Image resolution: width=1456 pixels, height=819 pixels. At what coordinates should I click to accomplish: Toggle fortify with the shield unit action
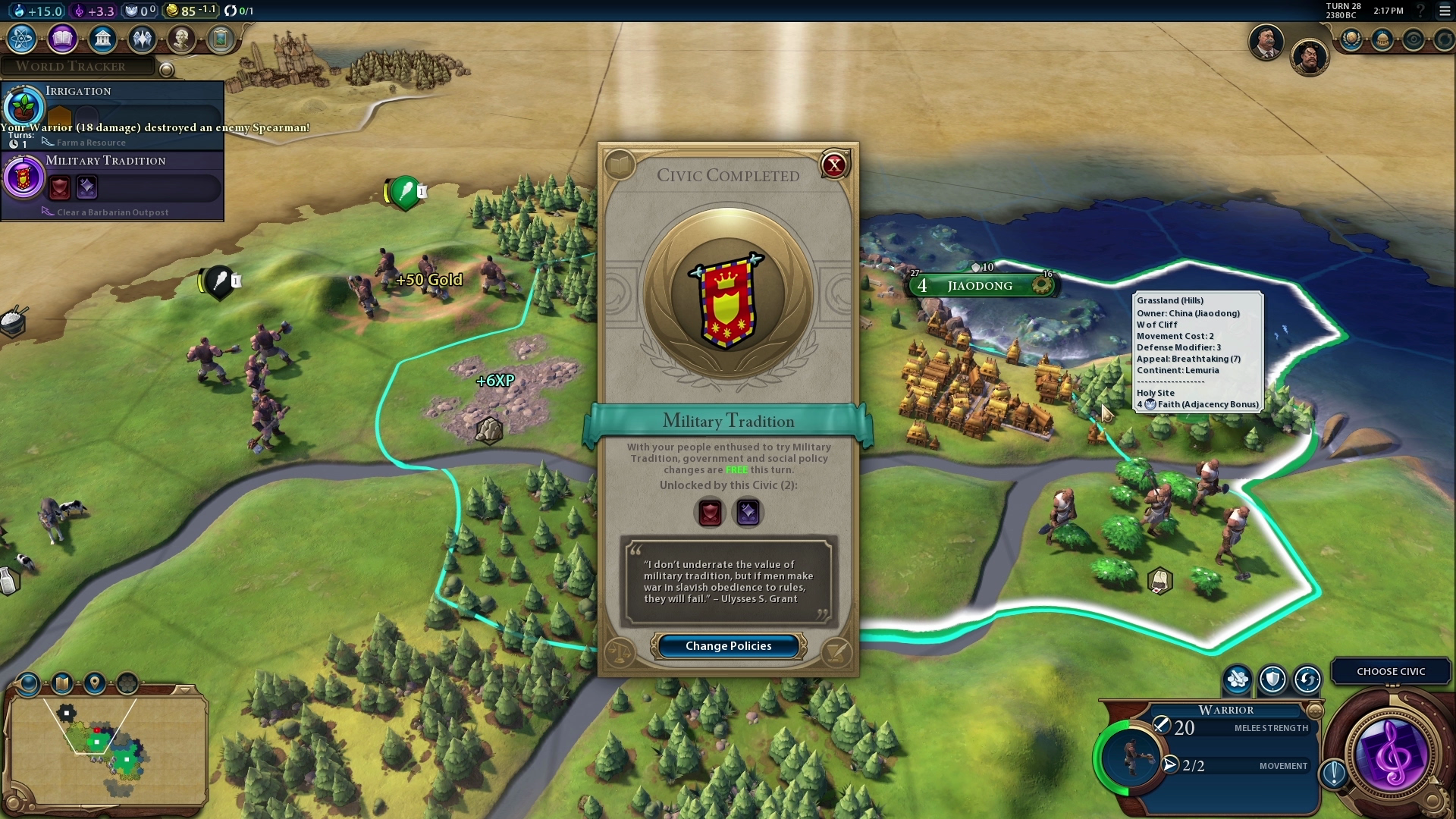pyautogui.click(x=1272, y=680)
